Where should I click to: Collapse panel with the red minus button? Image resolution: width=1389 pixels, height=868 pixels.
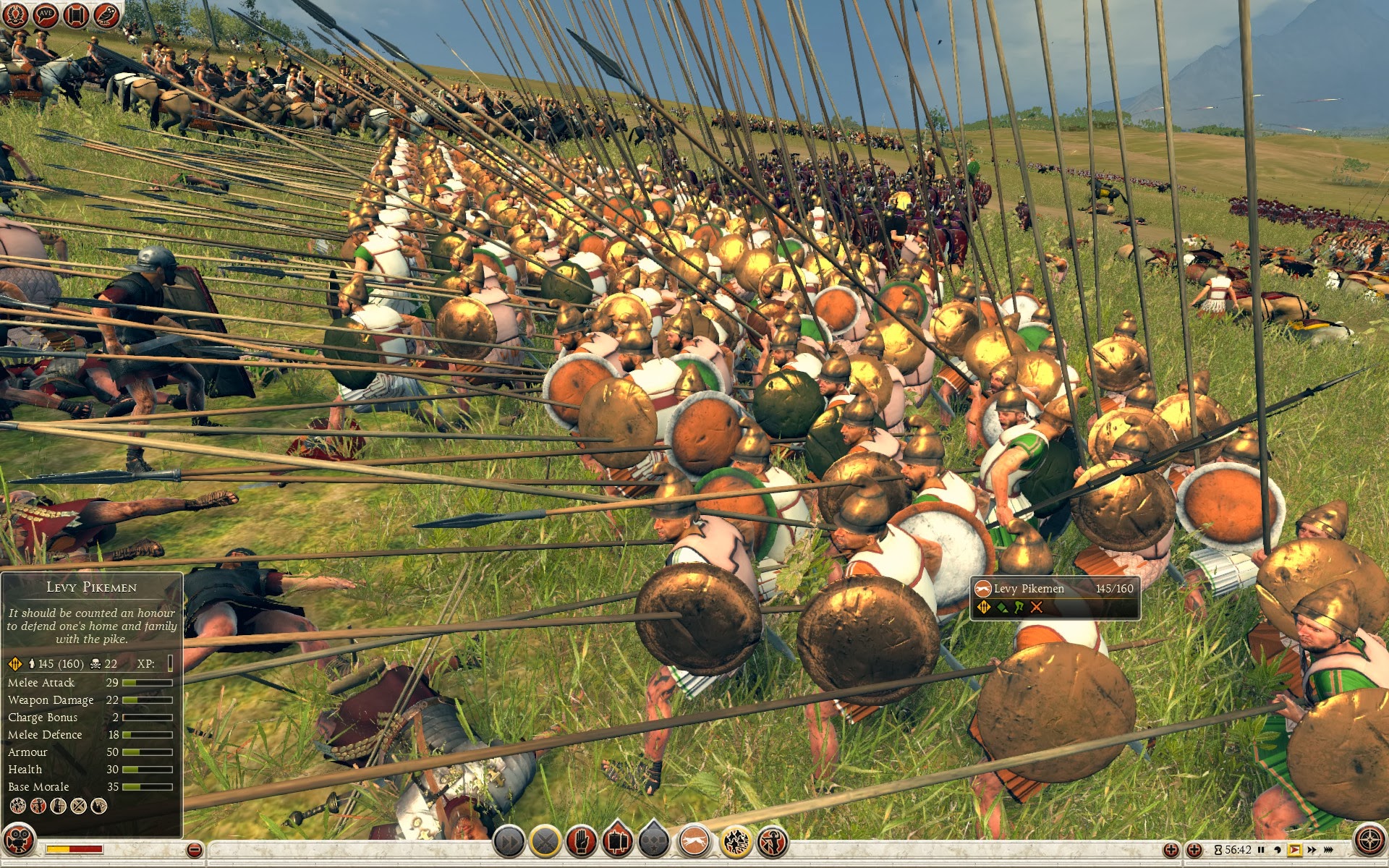(x=194, y=850)
